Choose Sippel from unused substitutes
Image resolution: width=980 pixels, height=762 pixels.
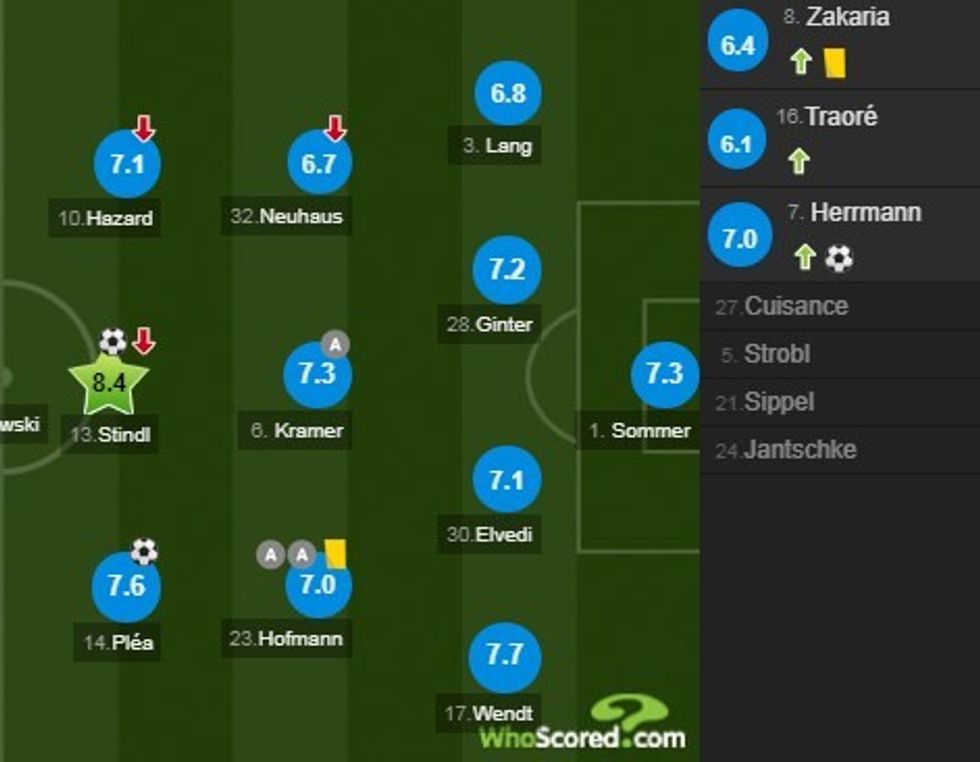[x=779, y=402]
